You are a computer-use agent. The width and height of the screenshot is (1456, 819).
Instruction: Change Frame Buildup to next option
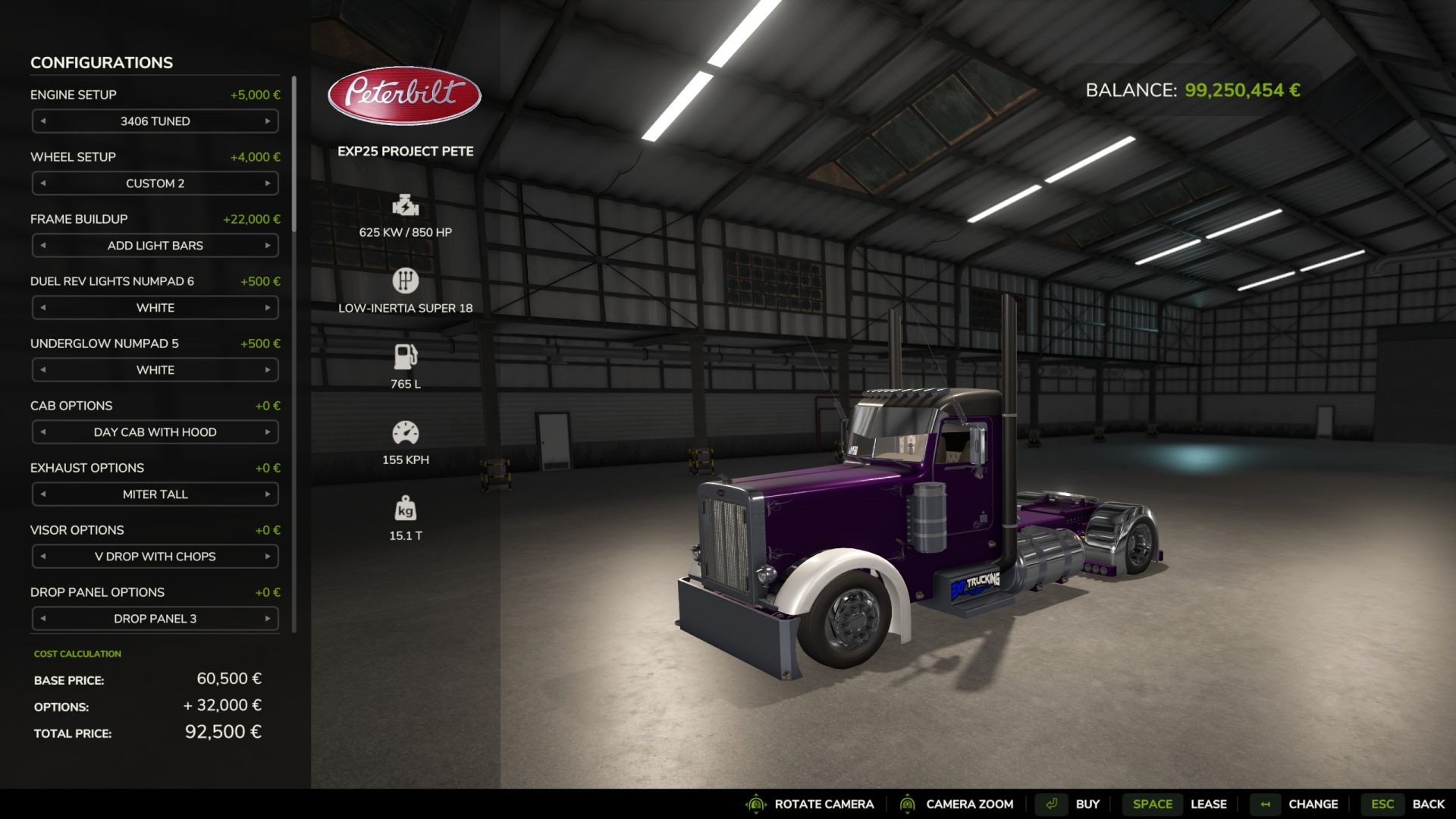pos(268,246)
